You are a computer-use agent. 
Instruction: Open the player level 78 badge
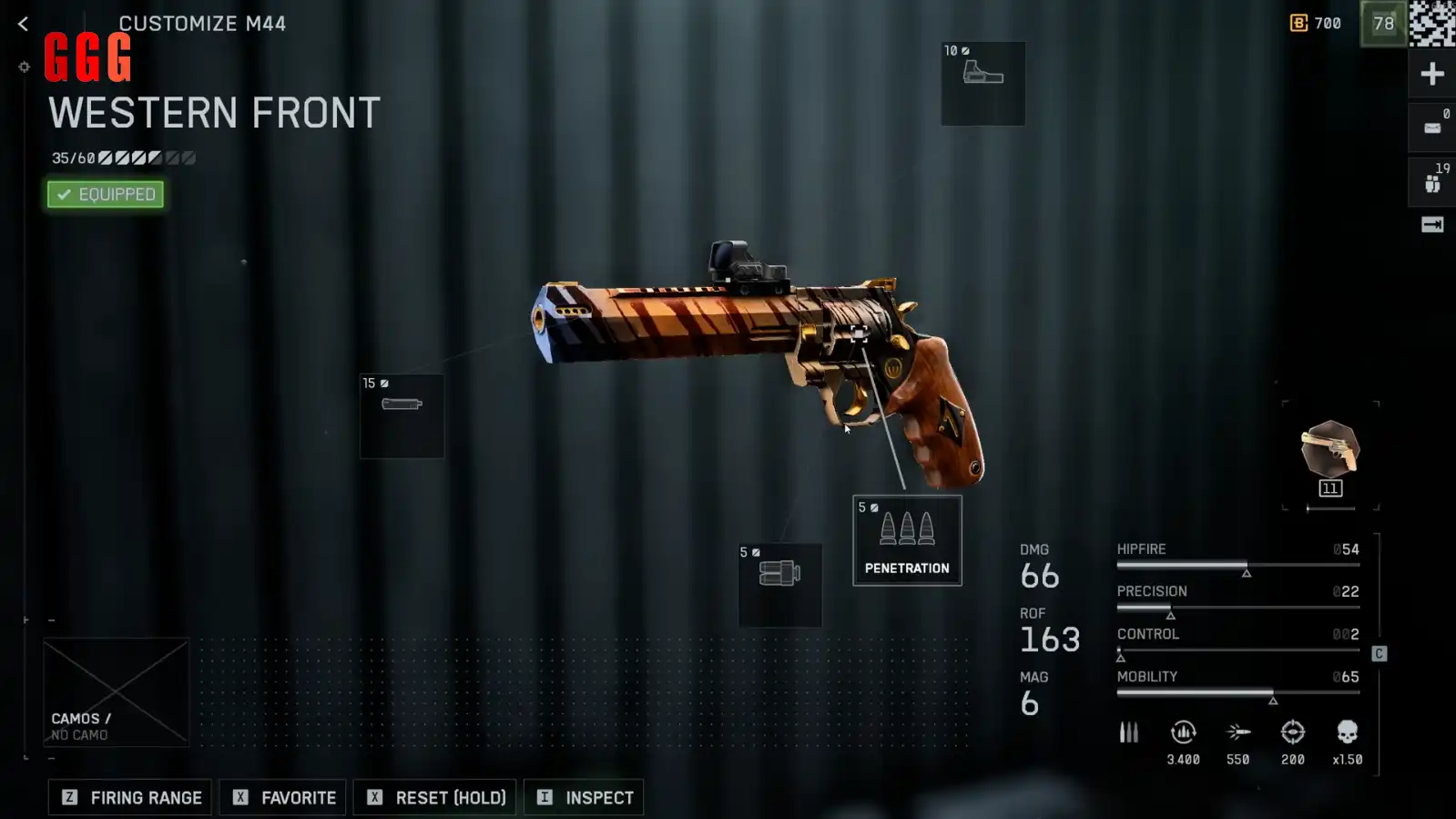(1383, 24)
